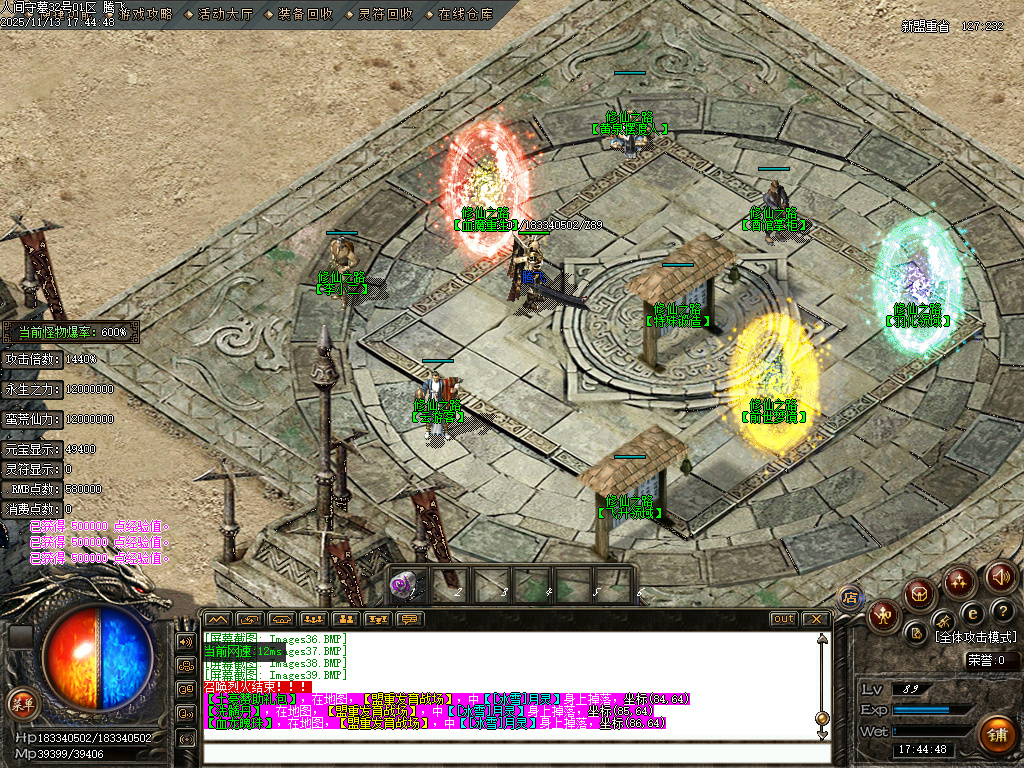Switch the 全体攻击模式 attack mode label
Screen dimensions: 1024x768
coord(975,637)
